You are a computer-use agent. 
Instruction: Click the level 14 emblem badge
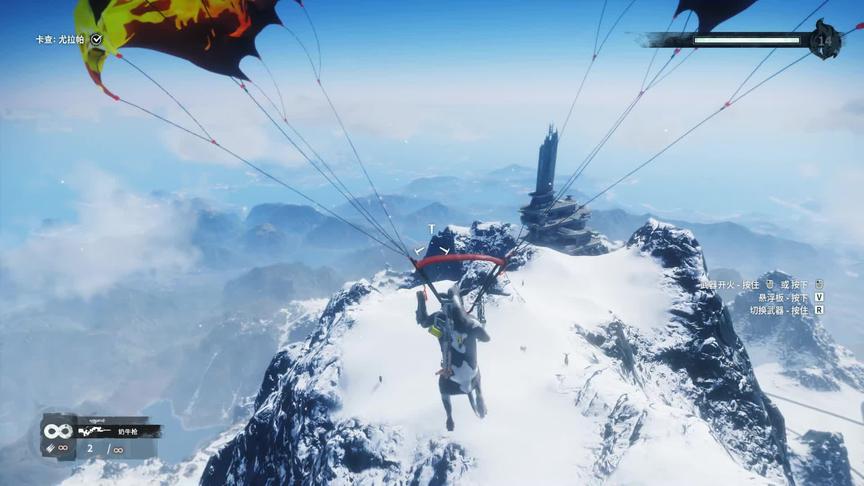pyautogui.click(x=825, y=40)
